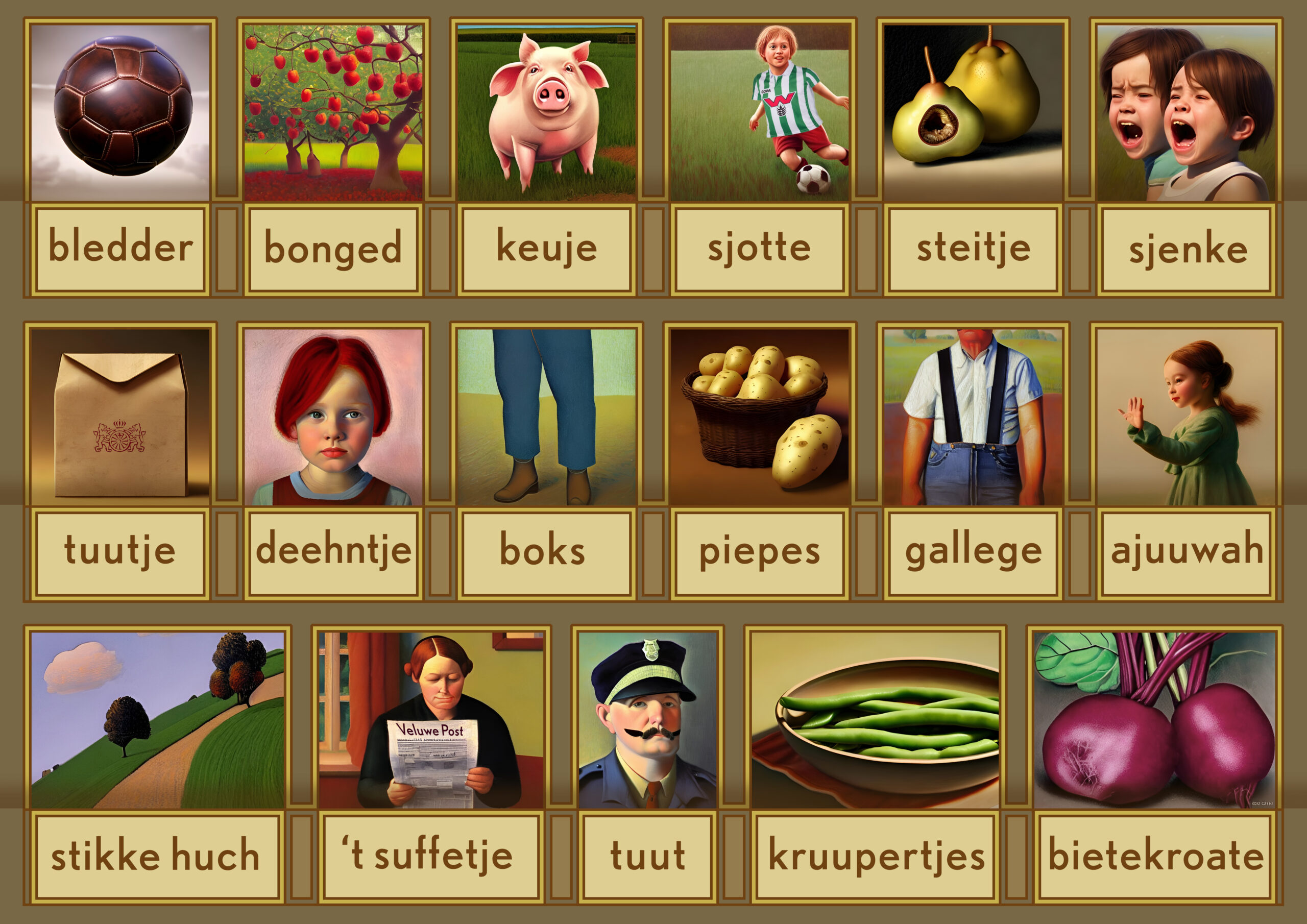
Task: Pick the pink pig picture card
Action: 546,112
